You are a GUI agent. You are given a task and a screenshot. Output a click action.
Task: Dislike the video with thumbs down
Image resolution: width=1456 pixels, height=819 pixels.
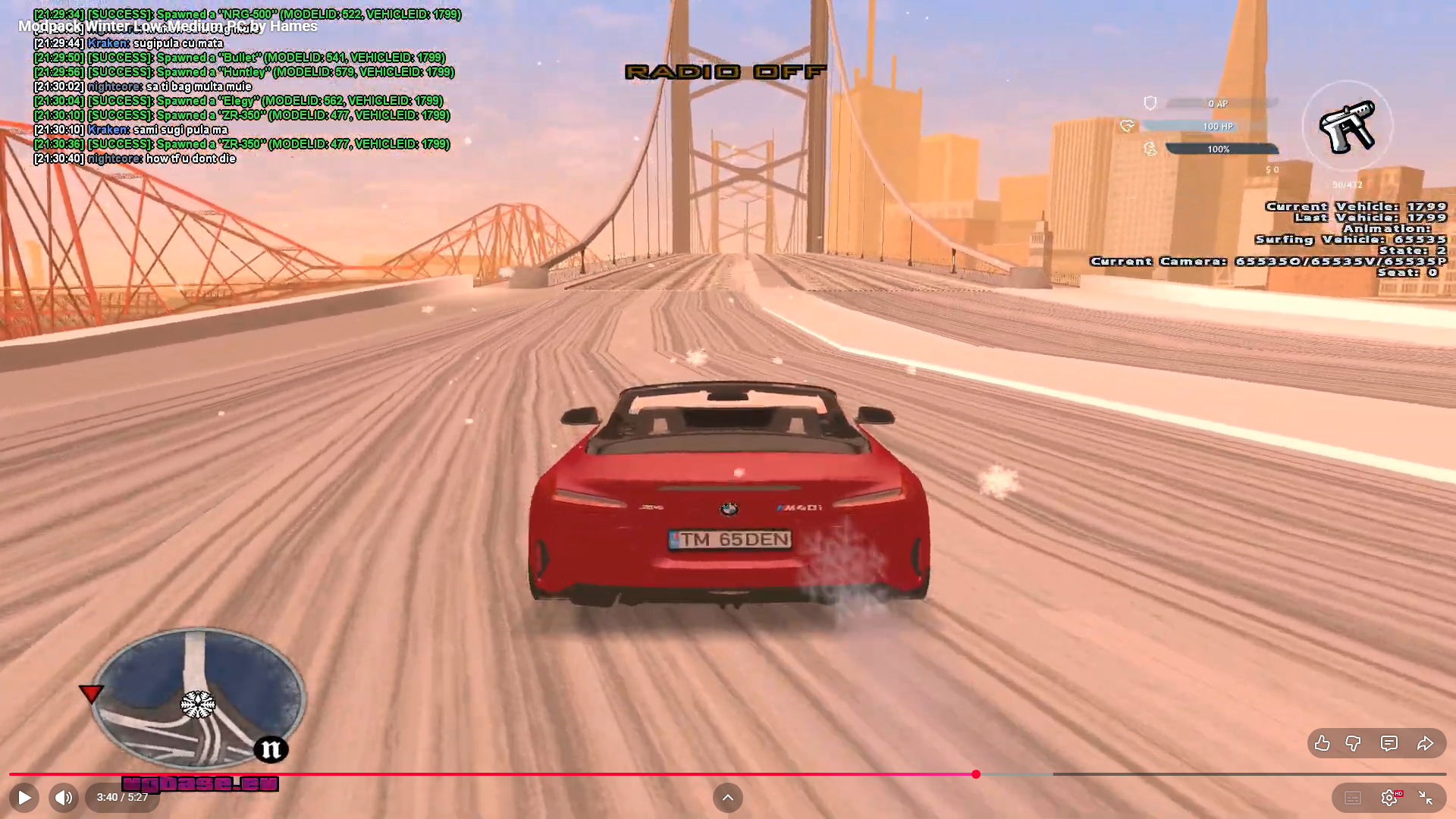(x=1353, y=743)
